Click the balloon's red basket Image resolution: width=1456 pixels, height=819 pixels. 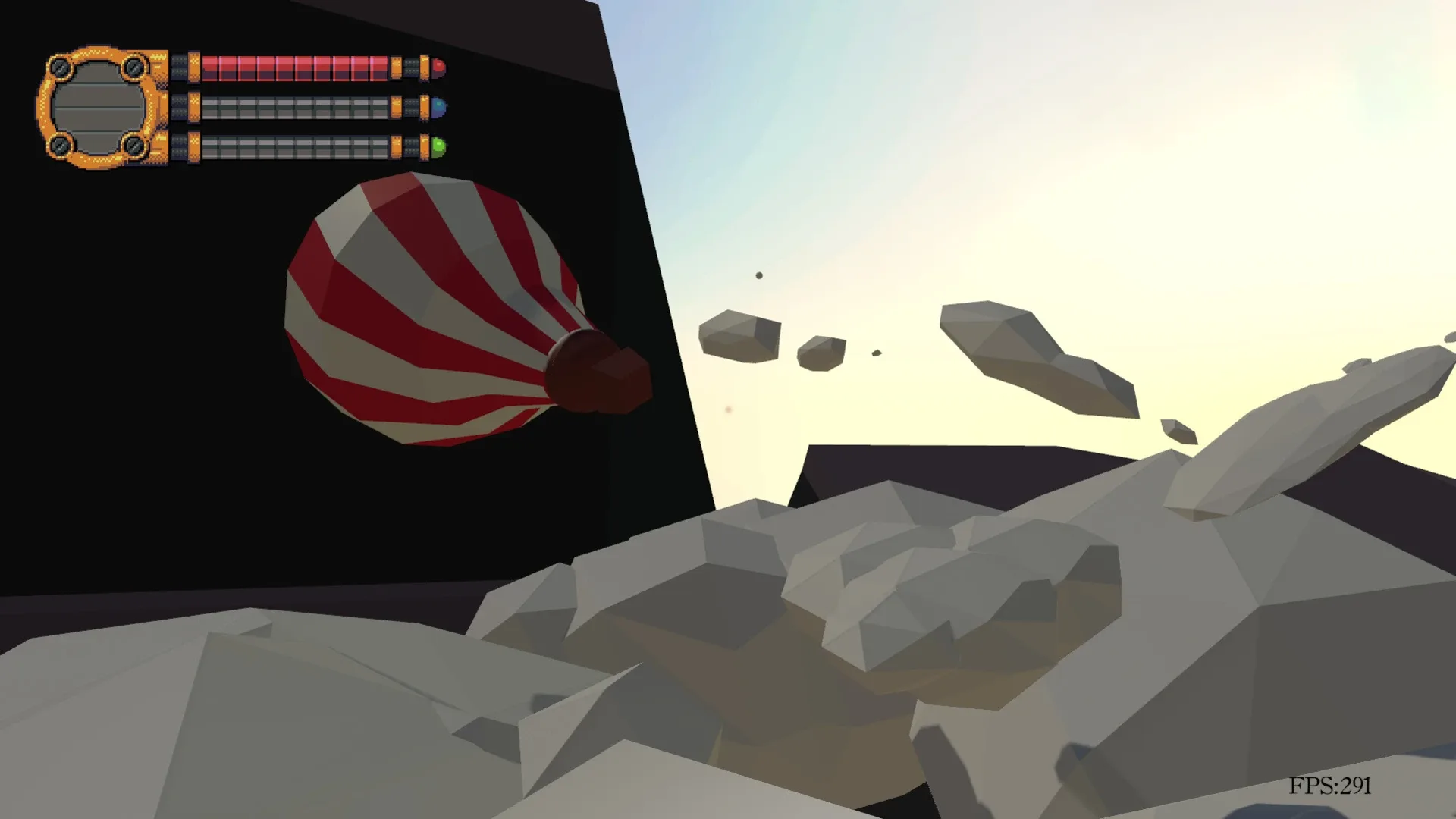(599, 372)
